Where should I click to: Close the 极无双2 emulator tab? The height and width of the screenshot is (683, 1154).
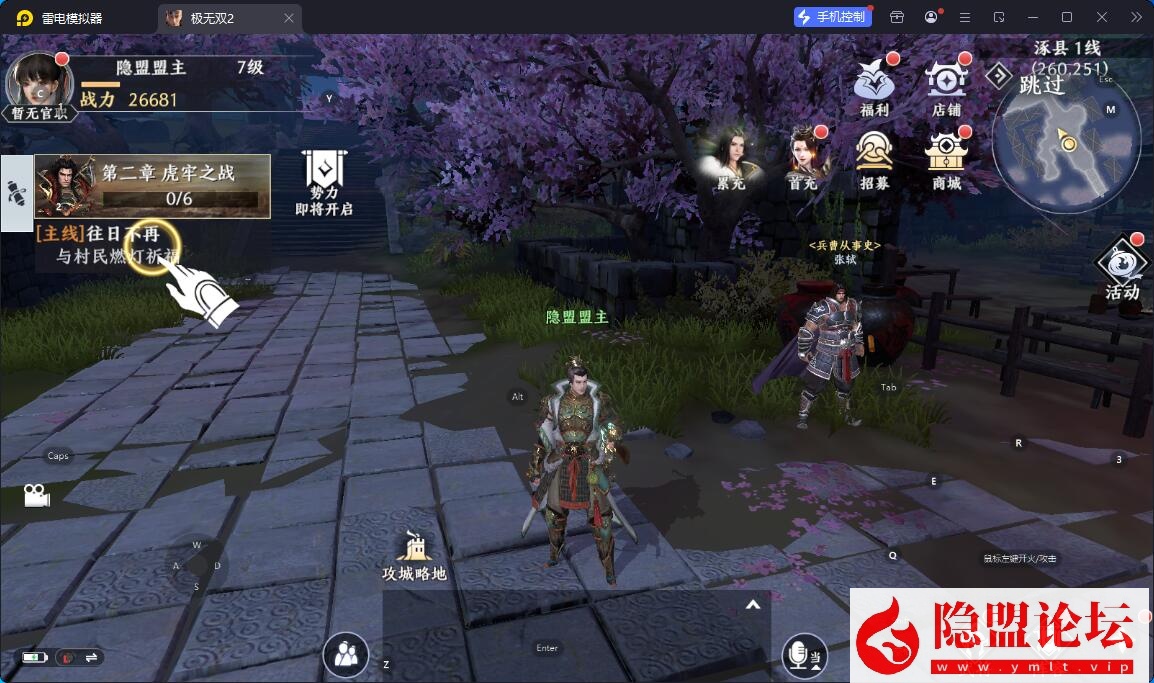pyautogui.click(x=289, y=18)
